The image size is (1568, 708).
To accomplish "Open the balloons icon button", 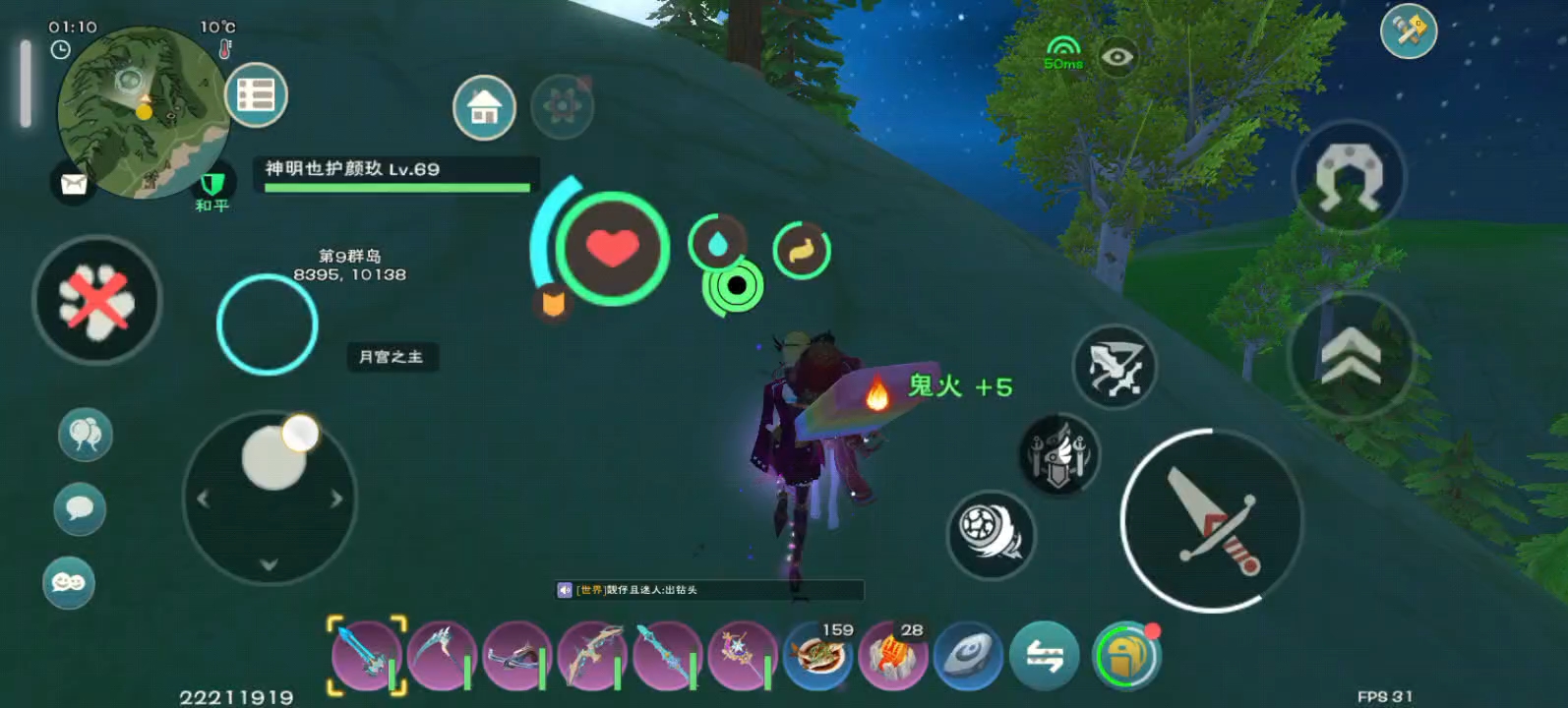I will pos(85,435).
